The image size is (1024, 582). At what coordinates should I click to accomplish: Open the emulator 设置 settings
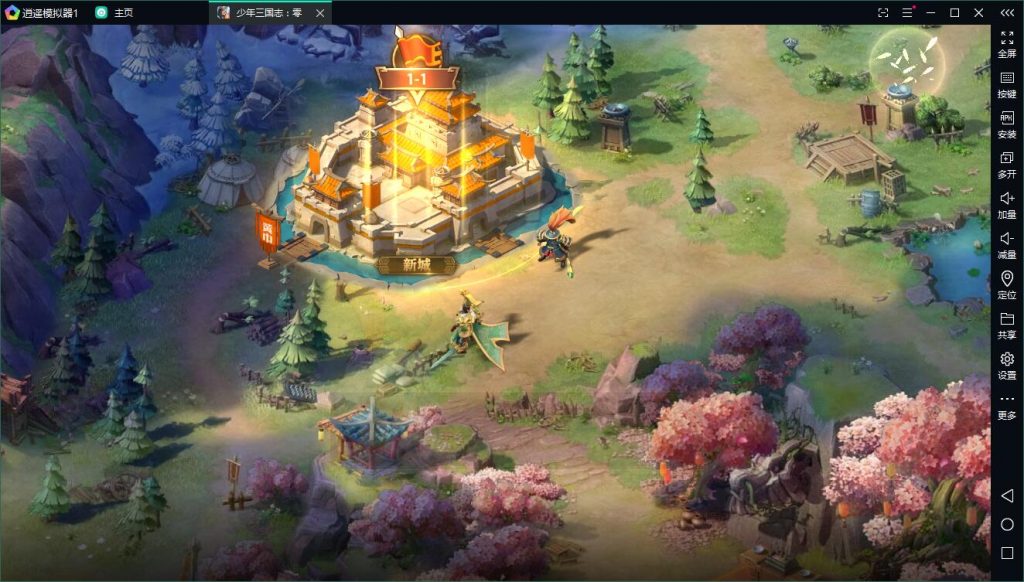pyautogui.click(x=1006, y=365)
